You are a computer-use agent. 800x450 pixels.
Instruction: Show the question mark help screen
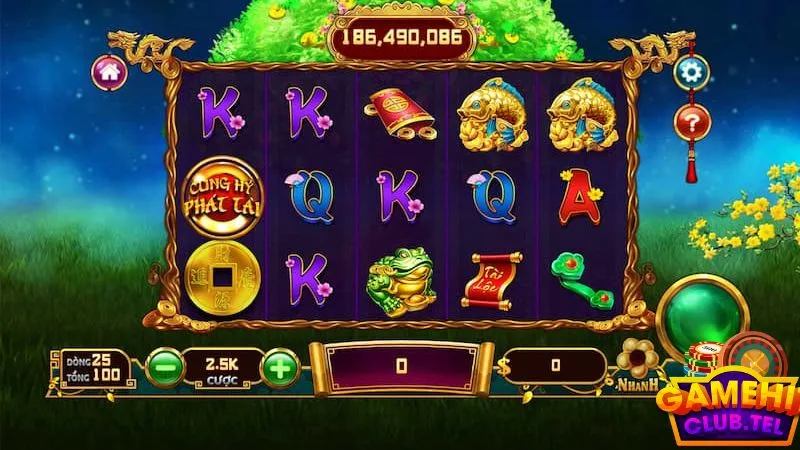coord(690,122)
